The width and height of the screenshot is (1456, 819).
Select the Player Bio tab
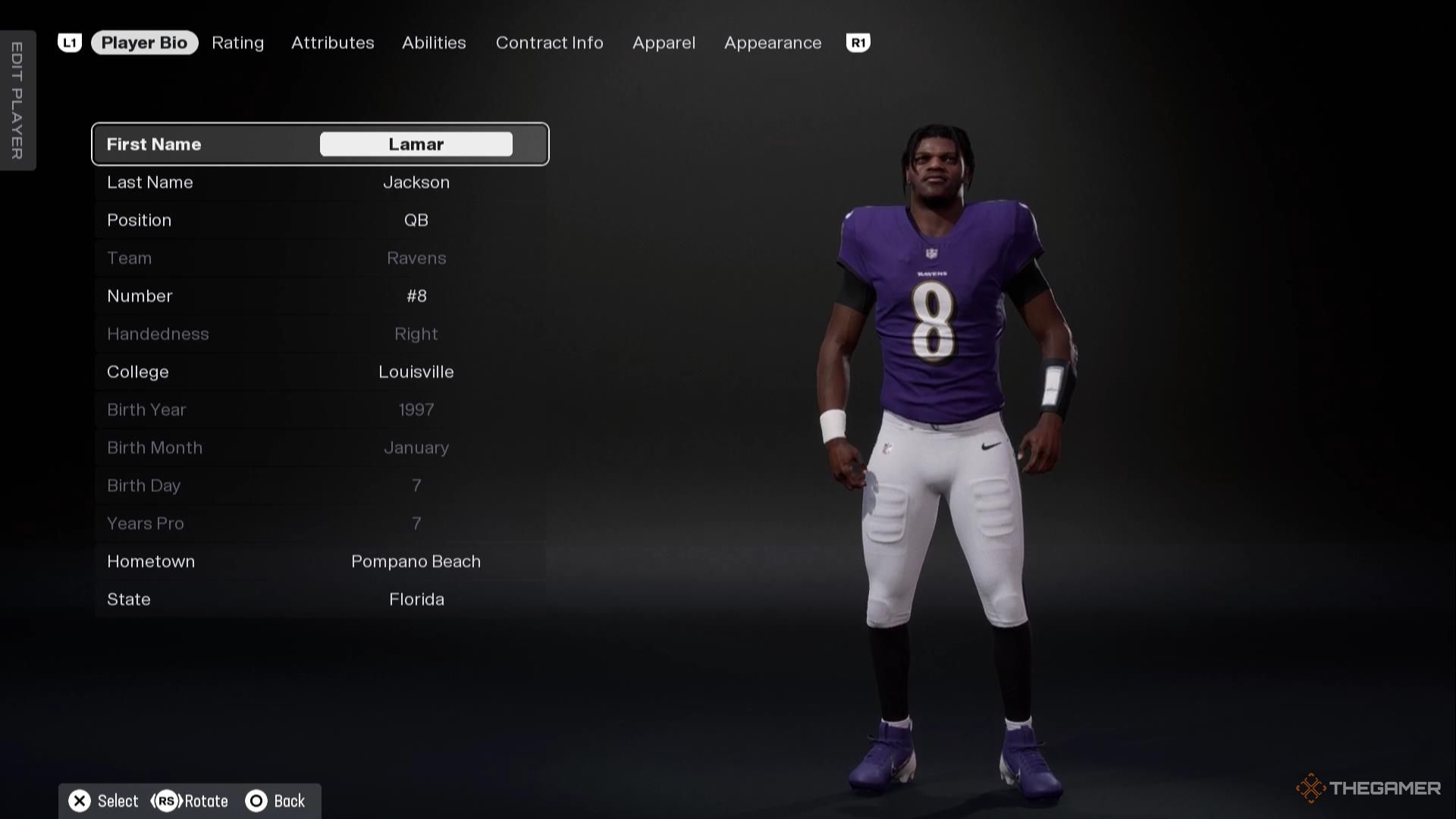(144, 43)
